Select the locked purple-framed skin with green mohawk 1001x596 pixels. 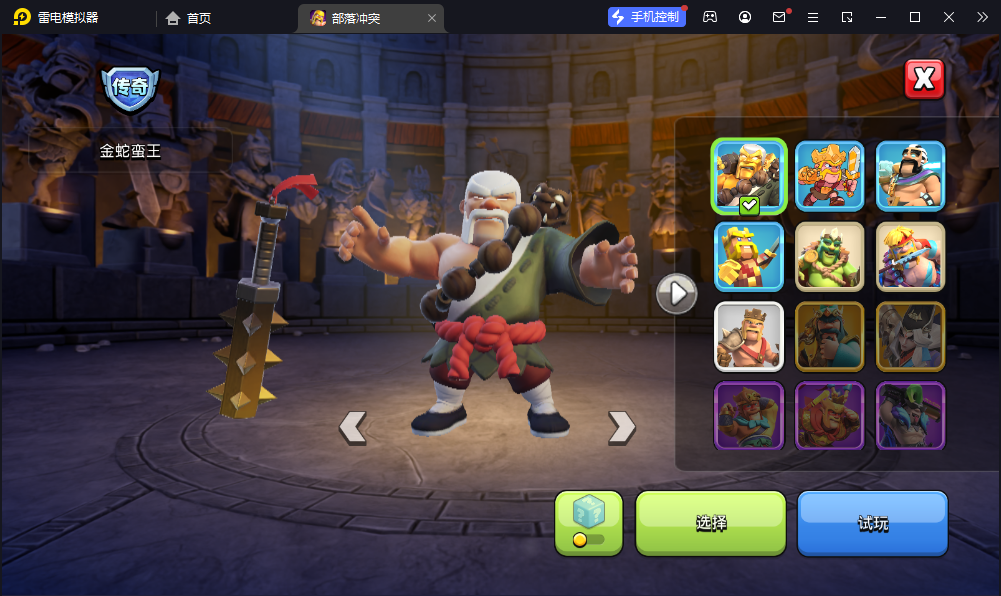coord(911,415)
